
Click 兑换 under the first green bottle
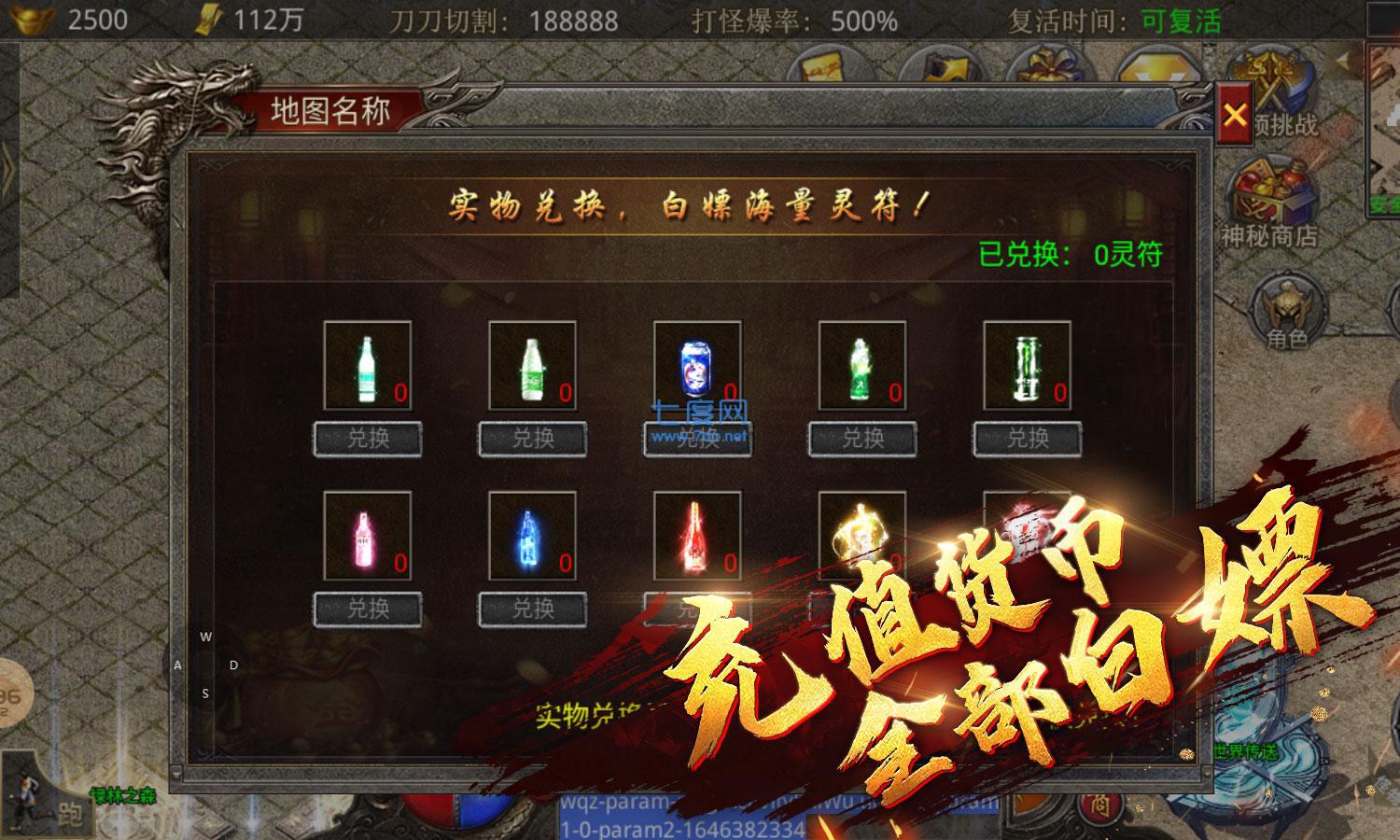[367, 439]
